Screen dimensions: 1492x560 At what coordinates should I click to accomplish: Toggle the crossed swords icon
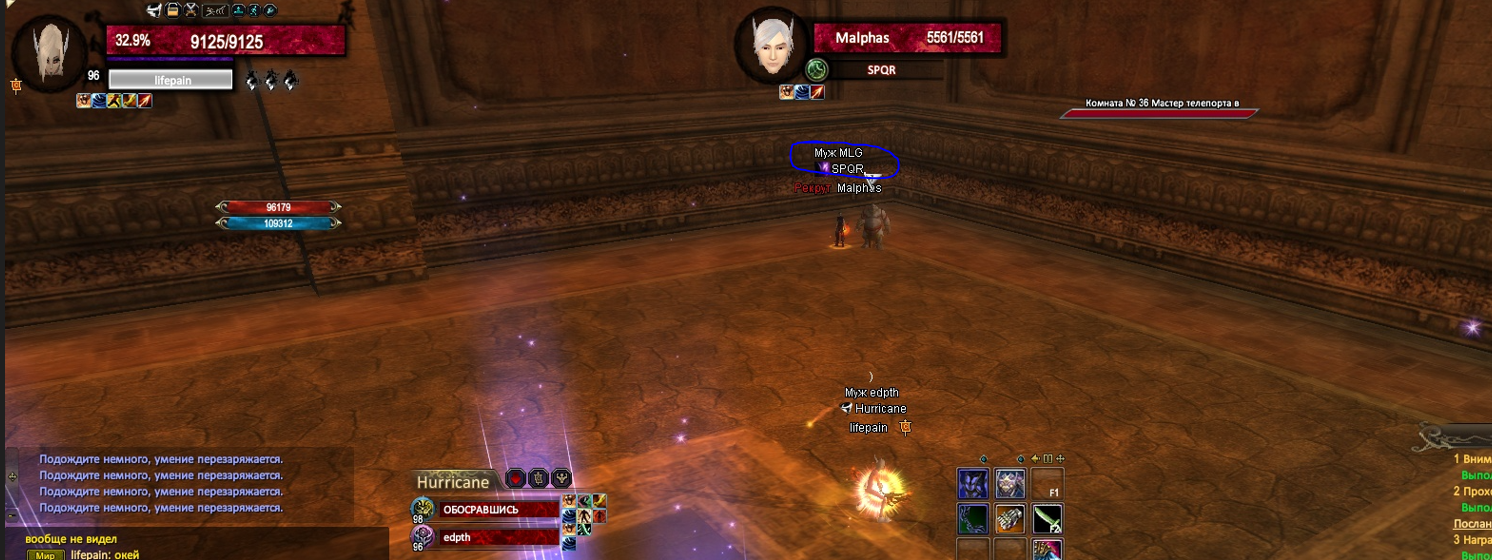(192, 11)
